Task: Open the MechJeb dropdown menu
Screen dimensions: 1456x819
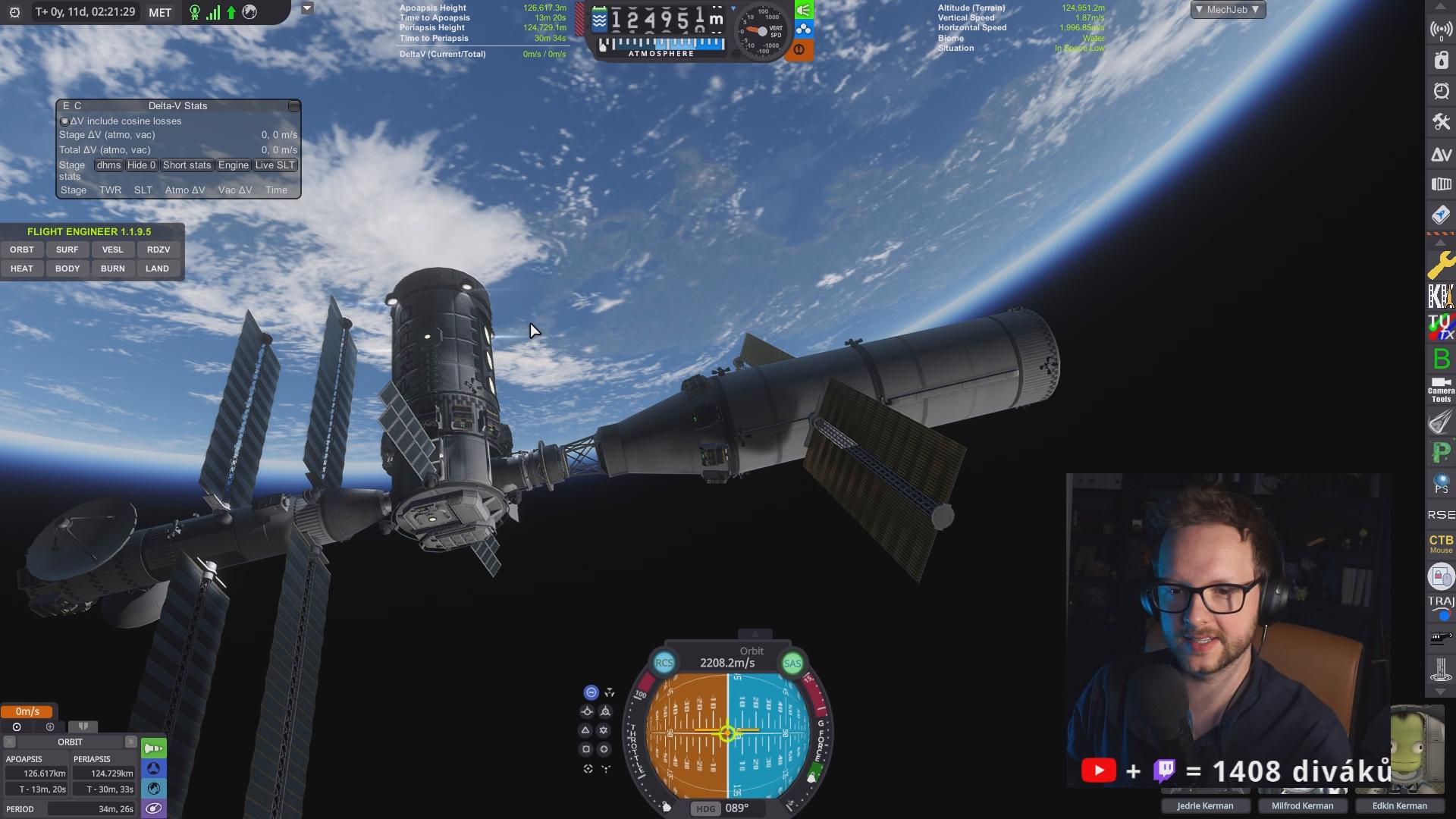Action: 1227,10
